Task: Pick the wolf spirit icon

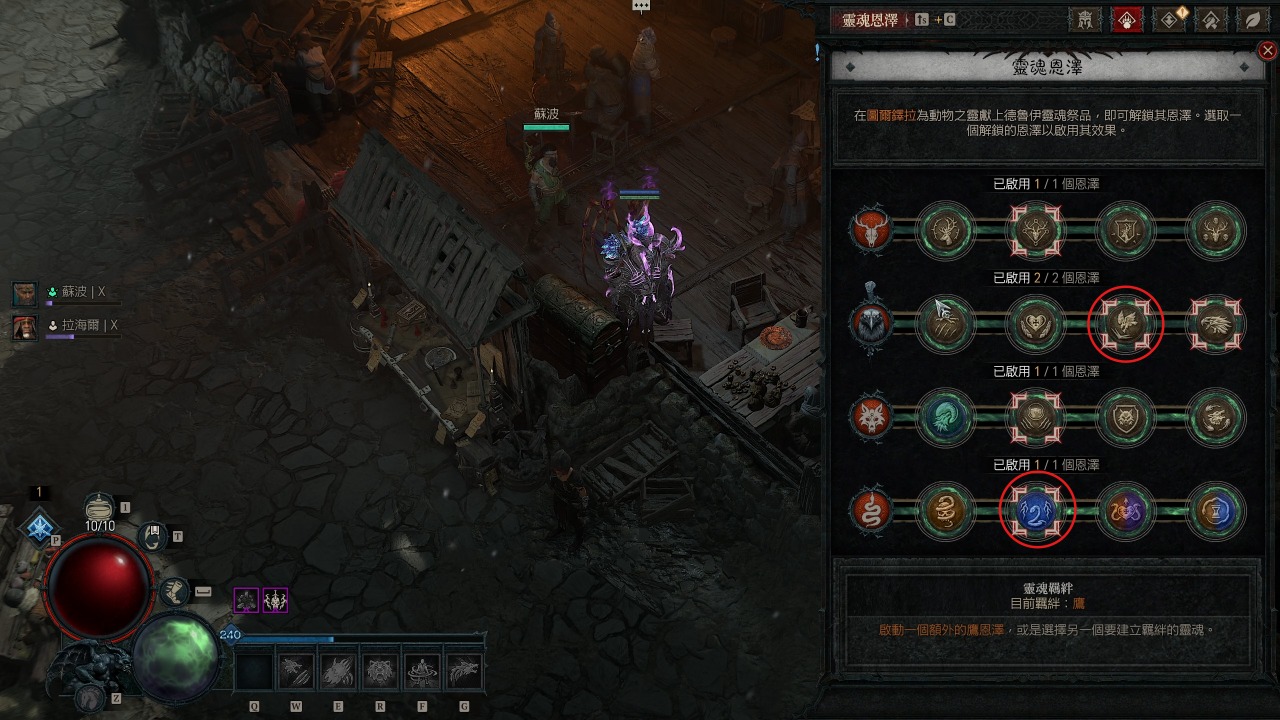Action: pos(870,417)
